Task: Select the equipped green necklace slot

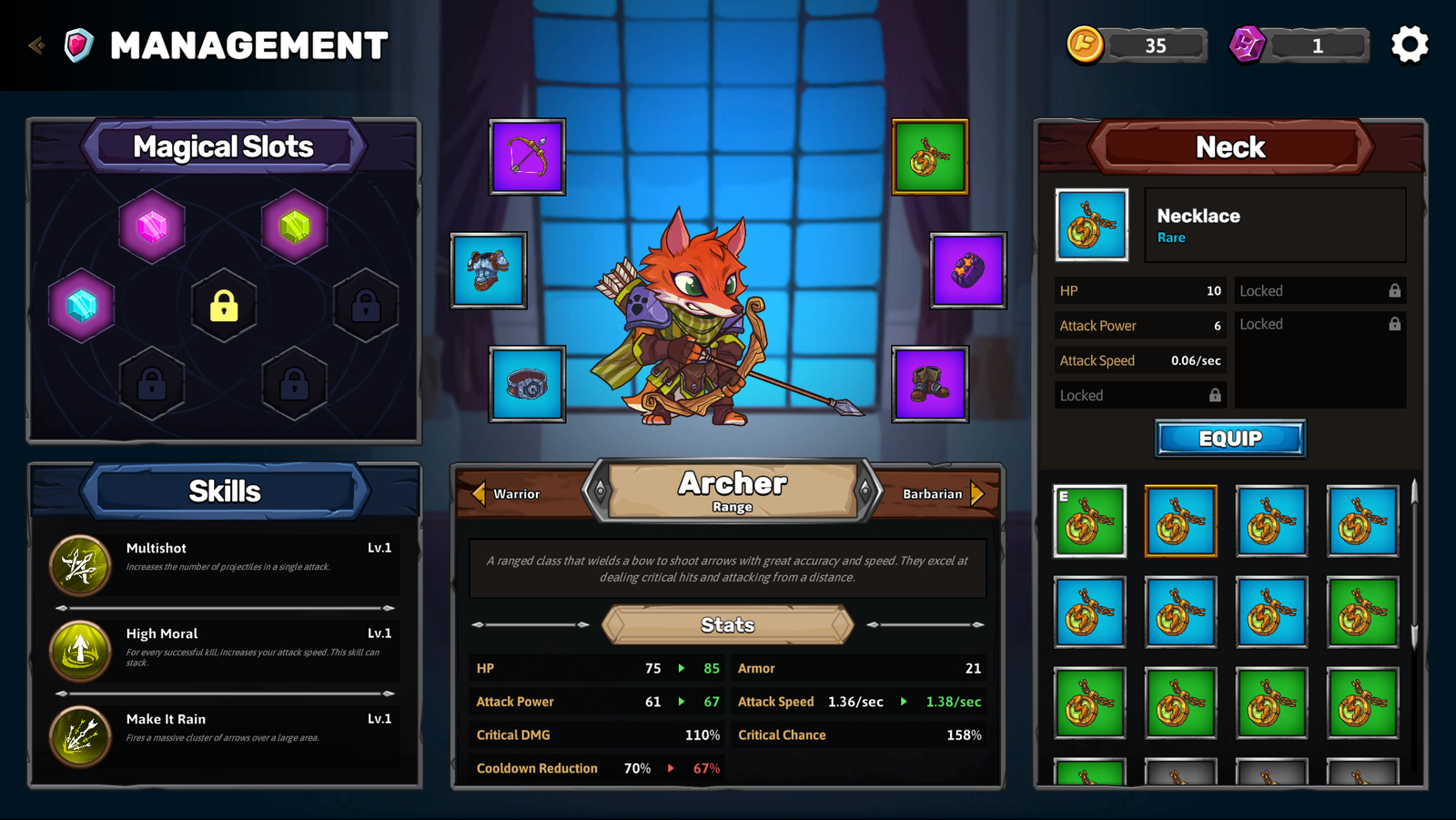Action: (x=929, y=157)
